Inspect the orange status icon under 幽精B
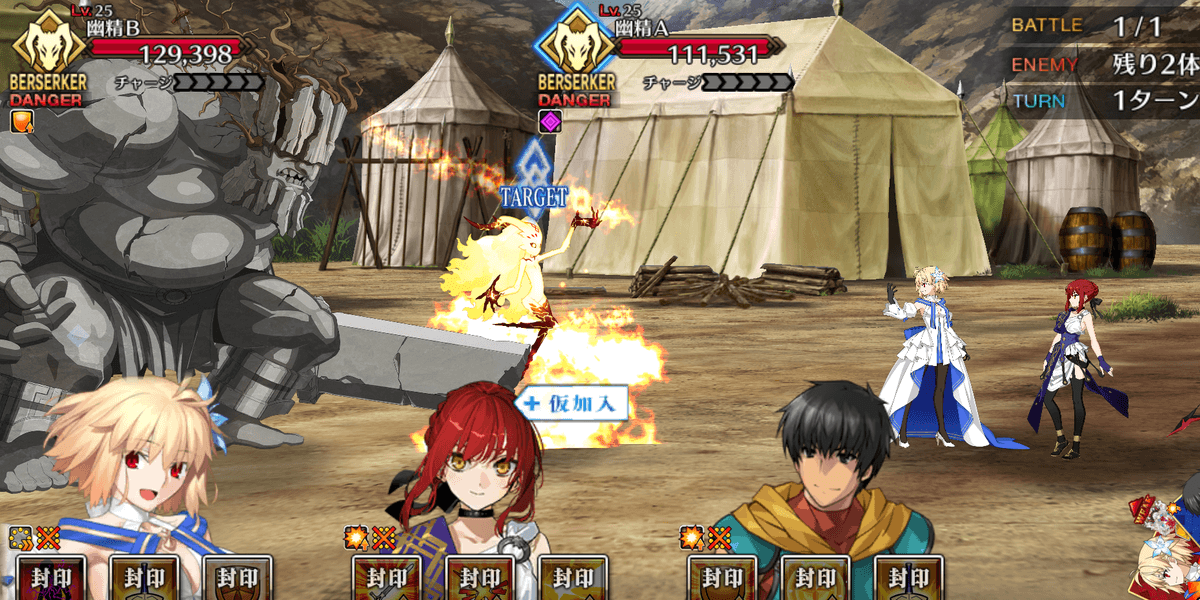Image resolution: width=1200 pixels, height=600 pixels. [22, 122]
